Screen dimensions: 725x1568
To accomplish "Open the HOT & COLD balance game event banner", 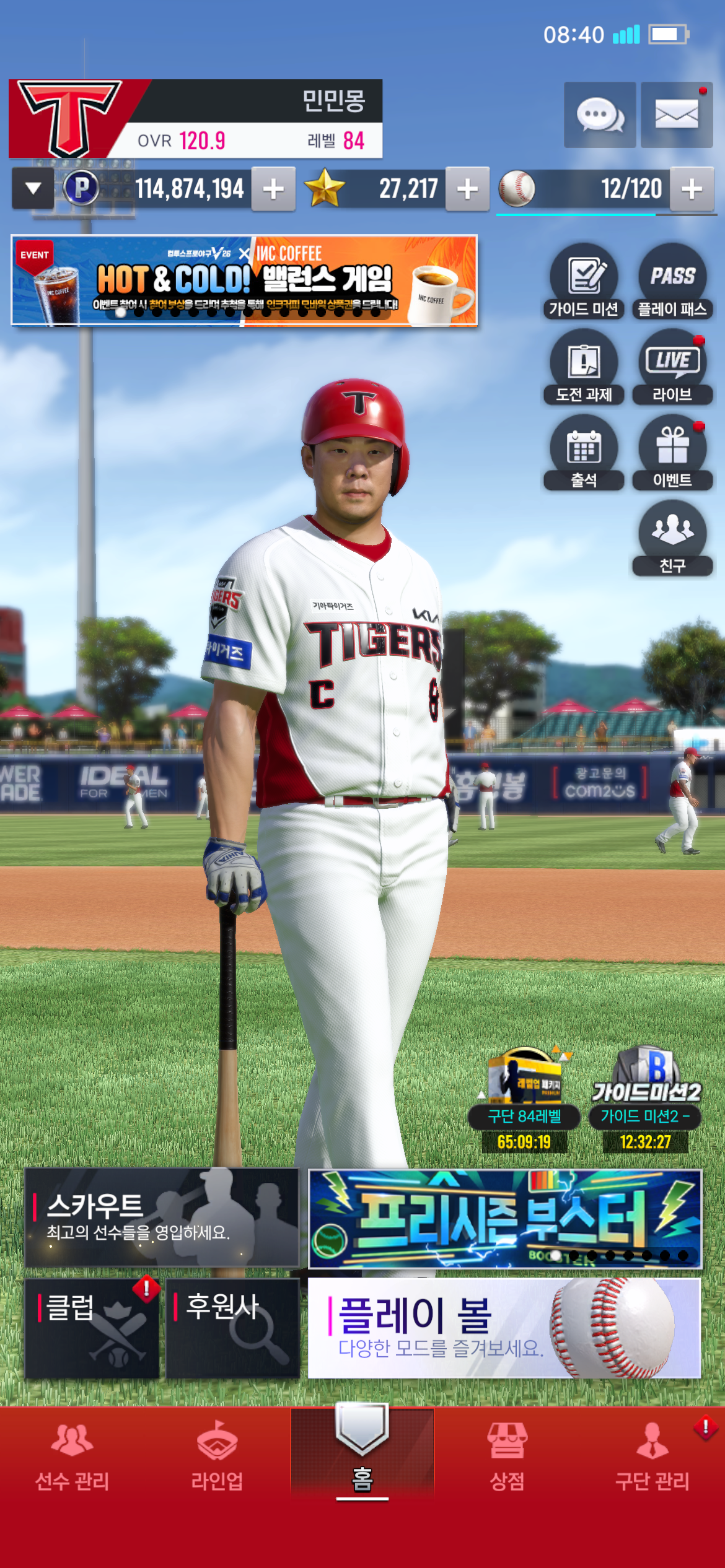I will [244, 280].
